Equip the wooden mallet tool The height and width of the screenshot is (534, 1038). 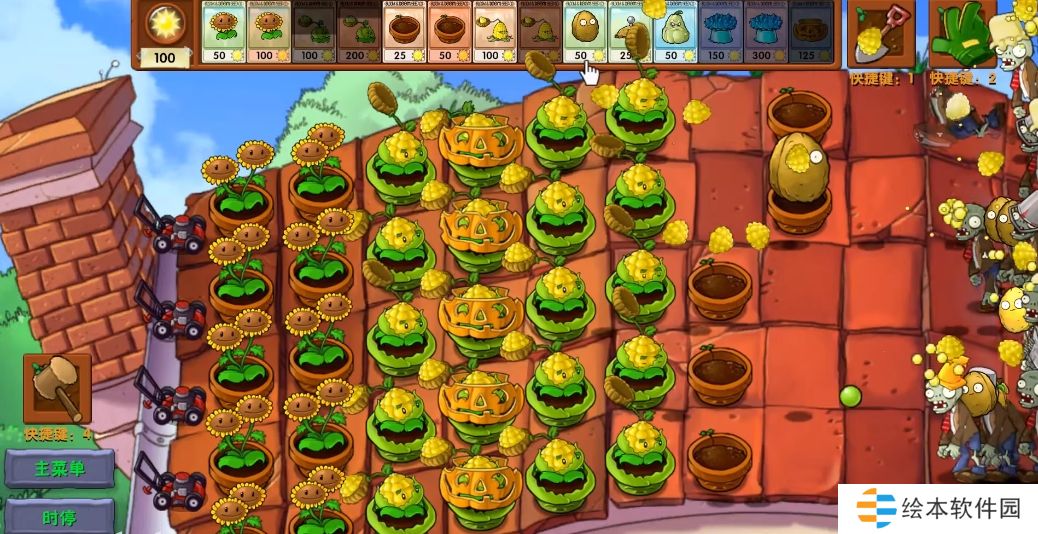(57, 388)
